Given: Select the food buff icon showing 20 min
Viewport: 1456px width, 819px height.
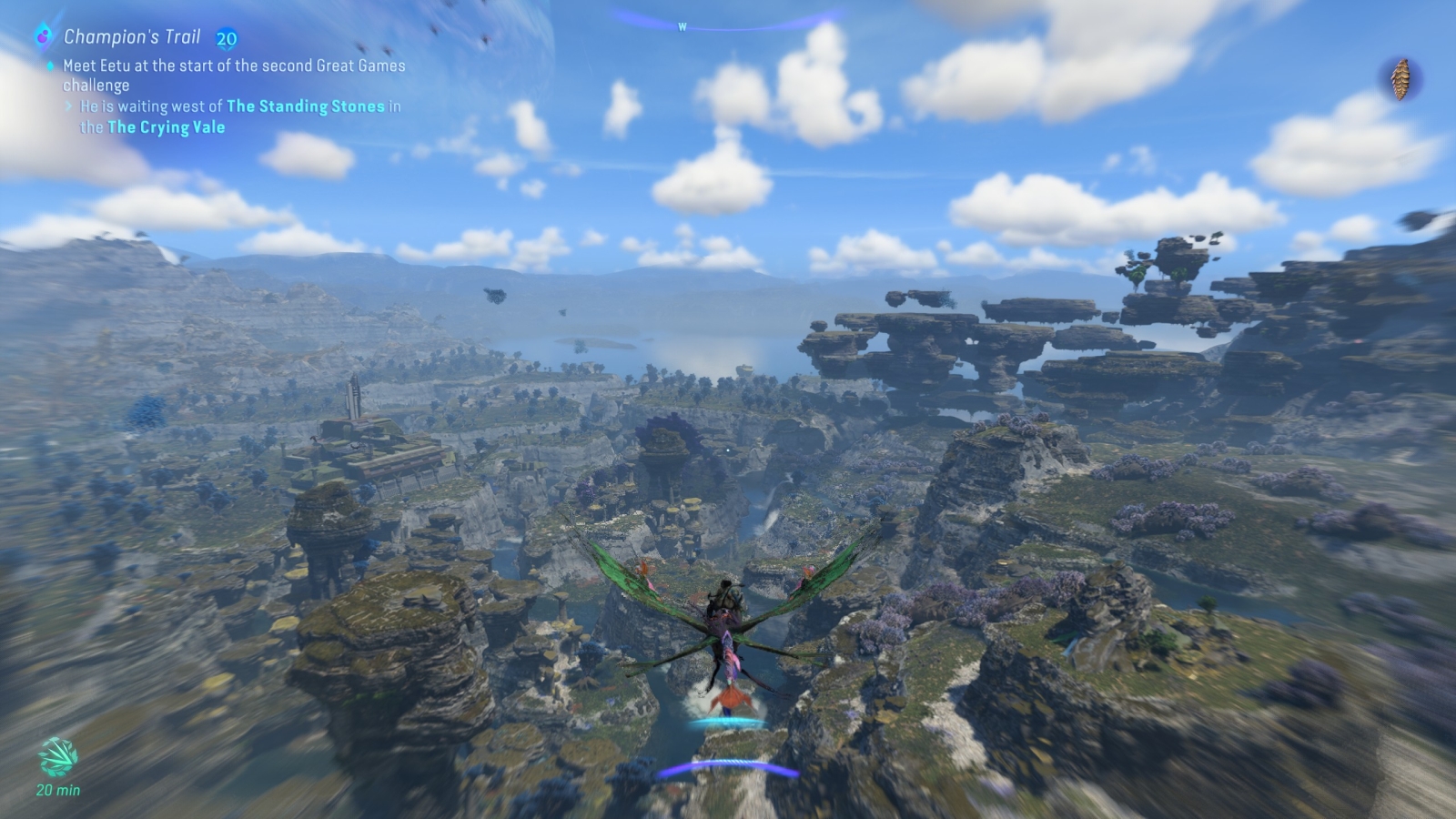Looking at the screenshot, I should coord(57,757).
